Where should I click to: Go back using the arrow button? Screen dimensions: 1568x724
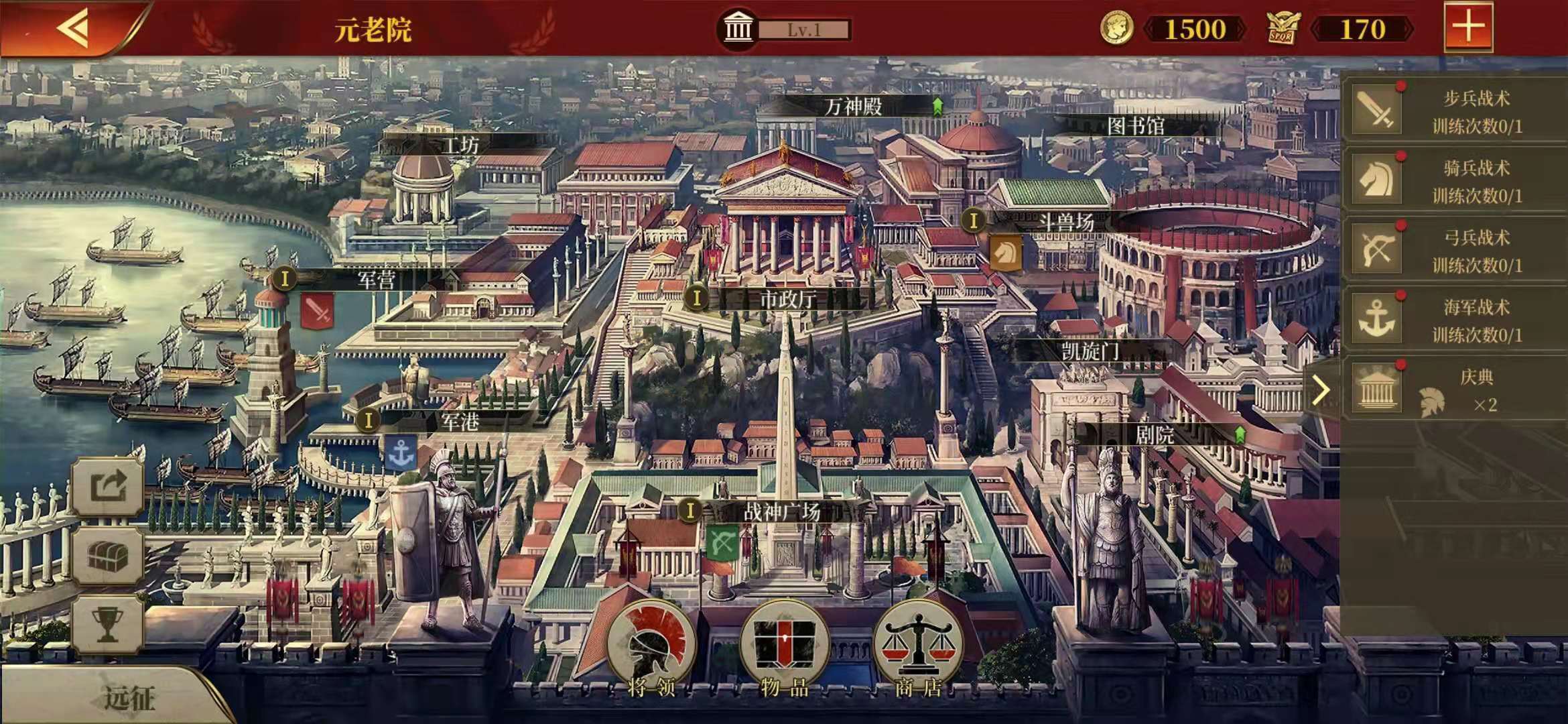coord(72,28)
